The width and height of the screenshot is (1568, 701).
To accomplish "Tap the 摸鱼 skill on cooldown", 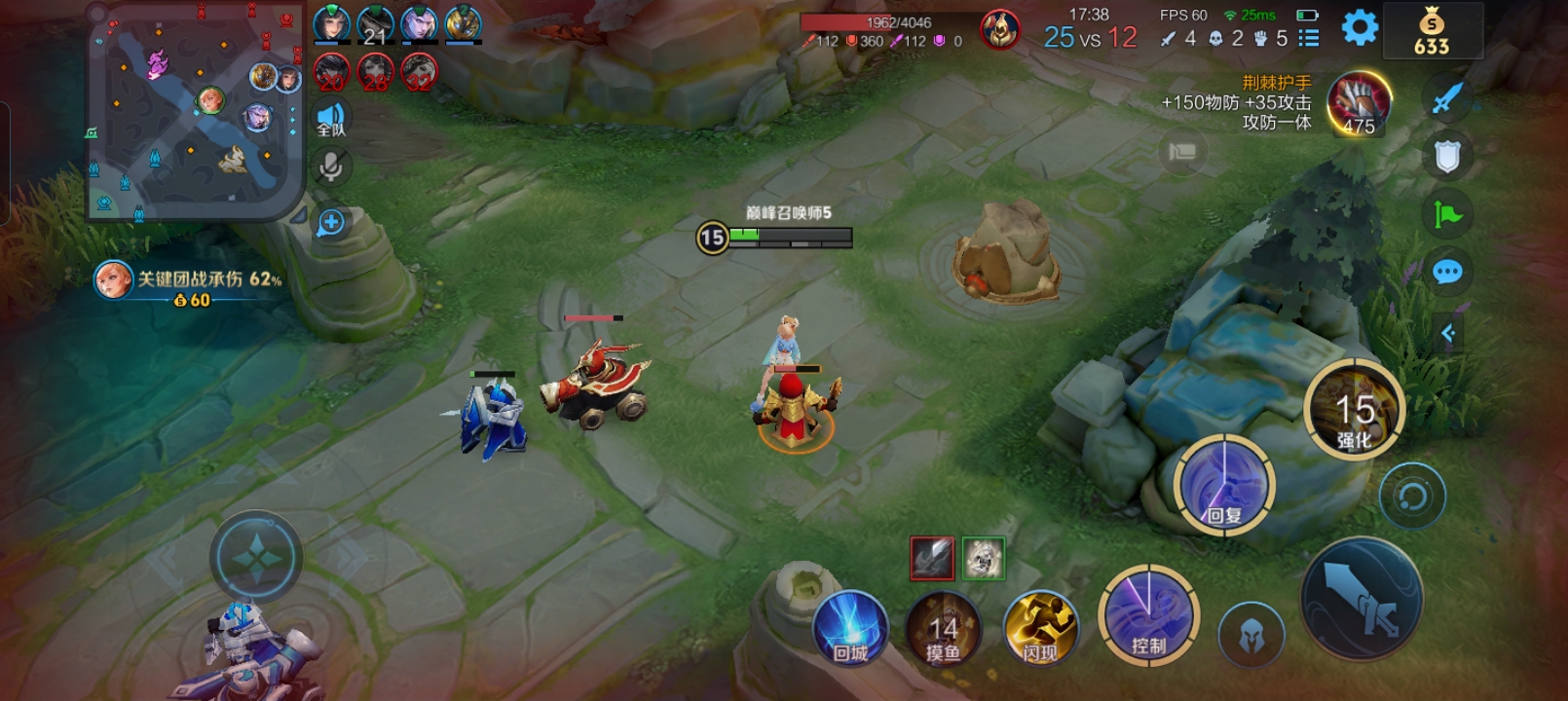I will 943,630.
